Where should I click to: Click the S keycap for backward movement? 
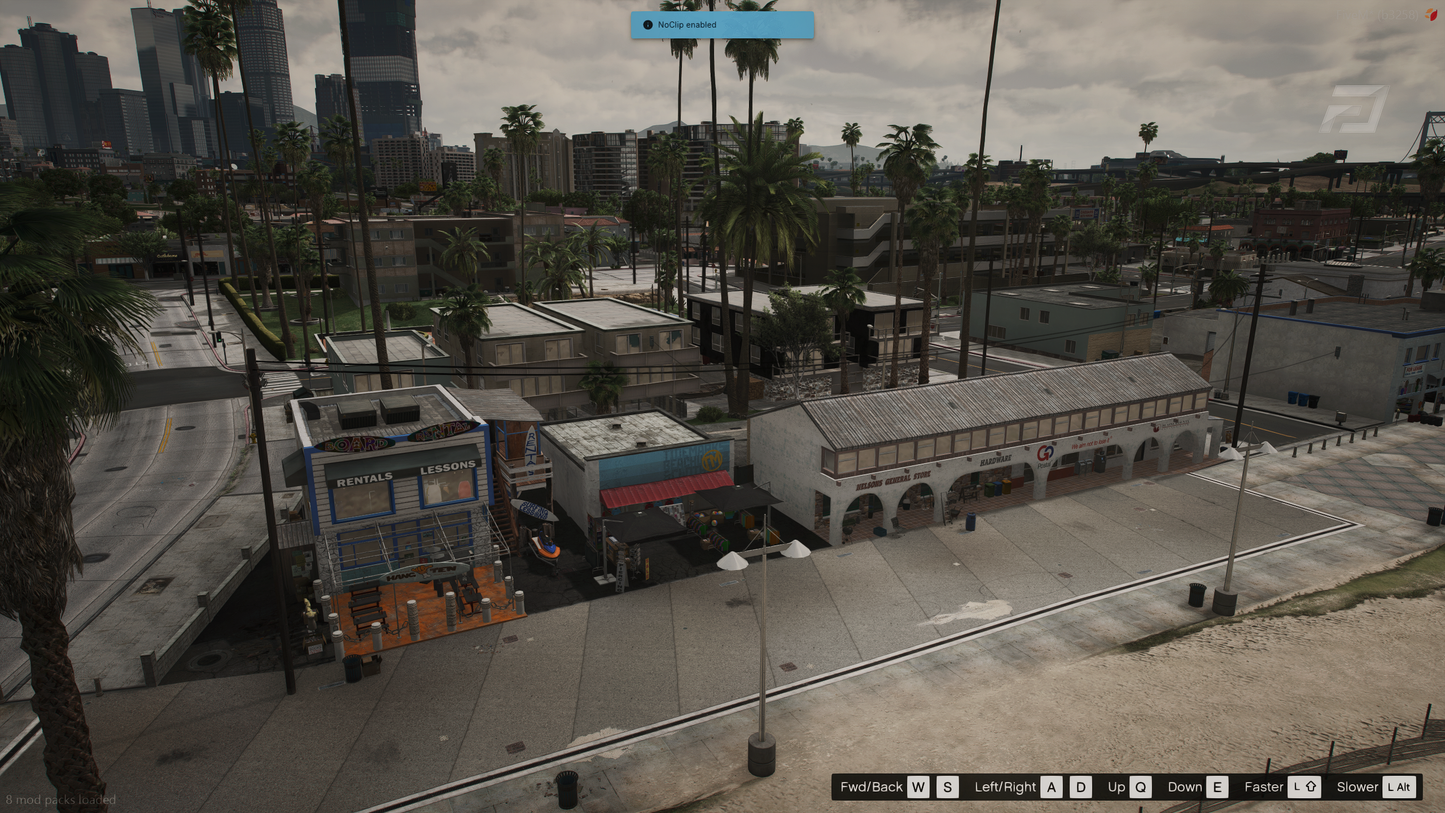(946, 787)
